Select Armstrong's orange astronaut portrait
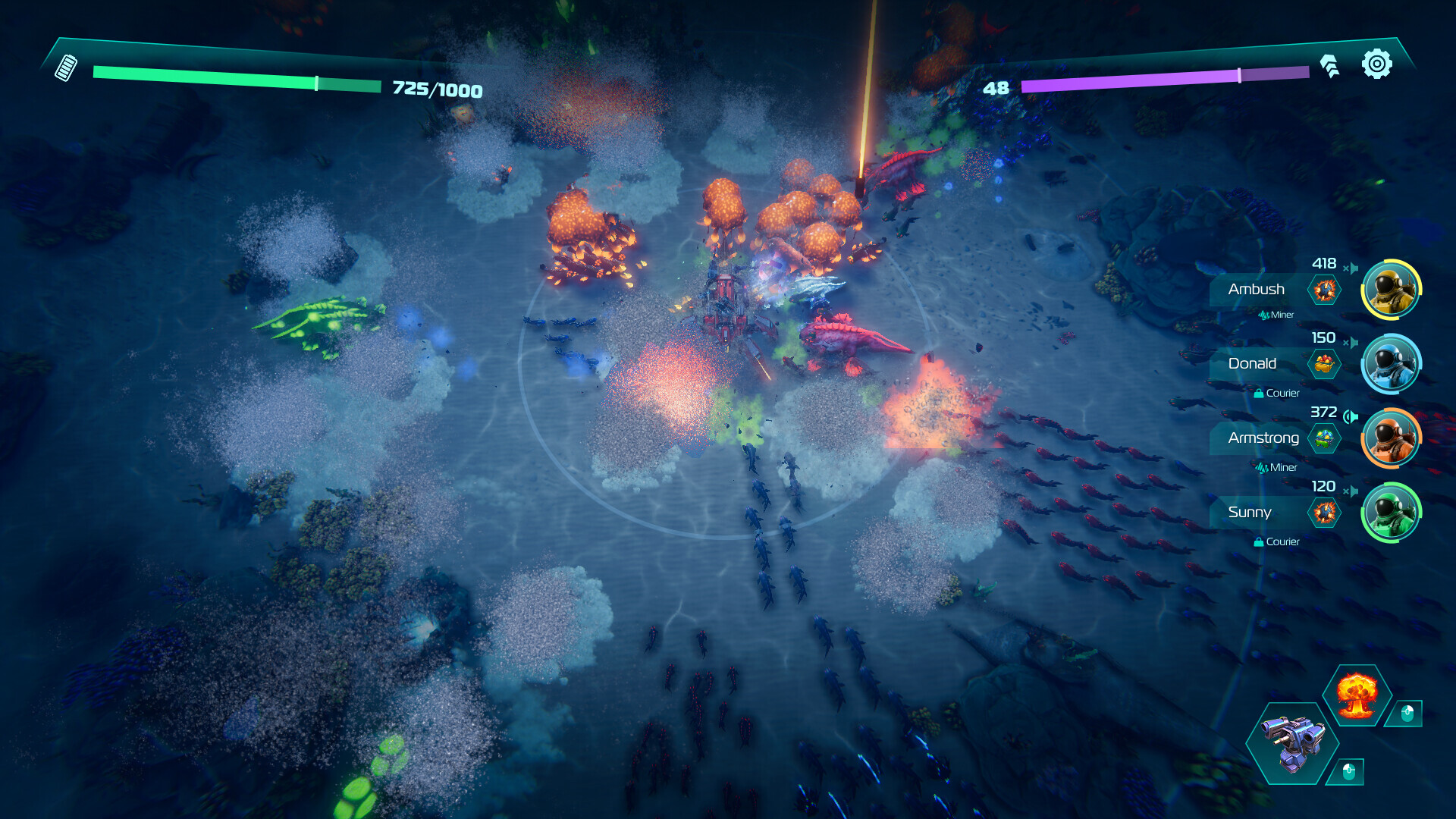The height and width of the screenshot is (819, 1456). (1391, 438)
